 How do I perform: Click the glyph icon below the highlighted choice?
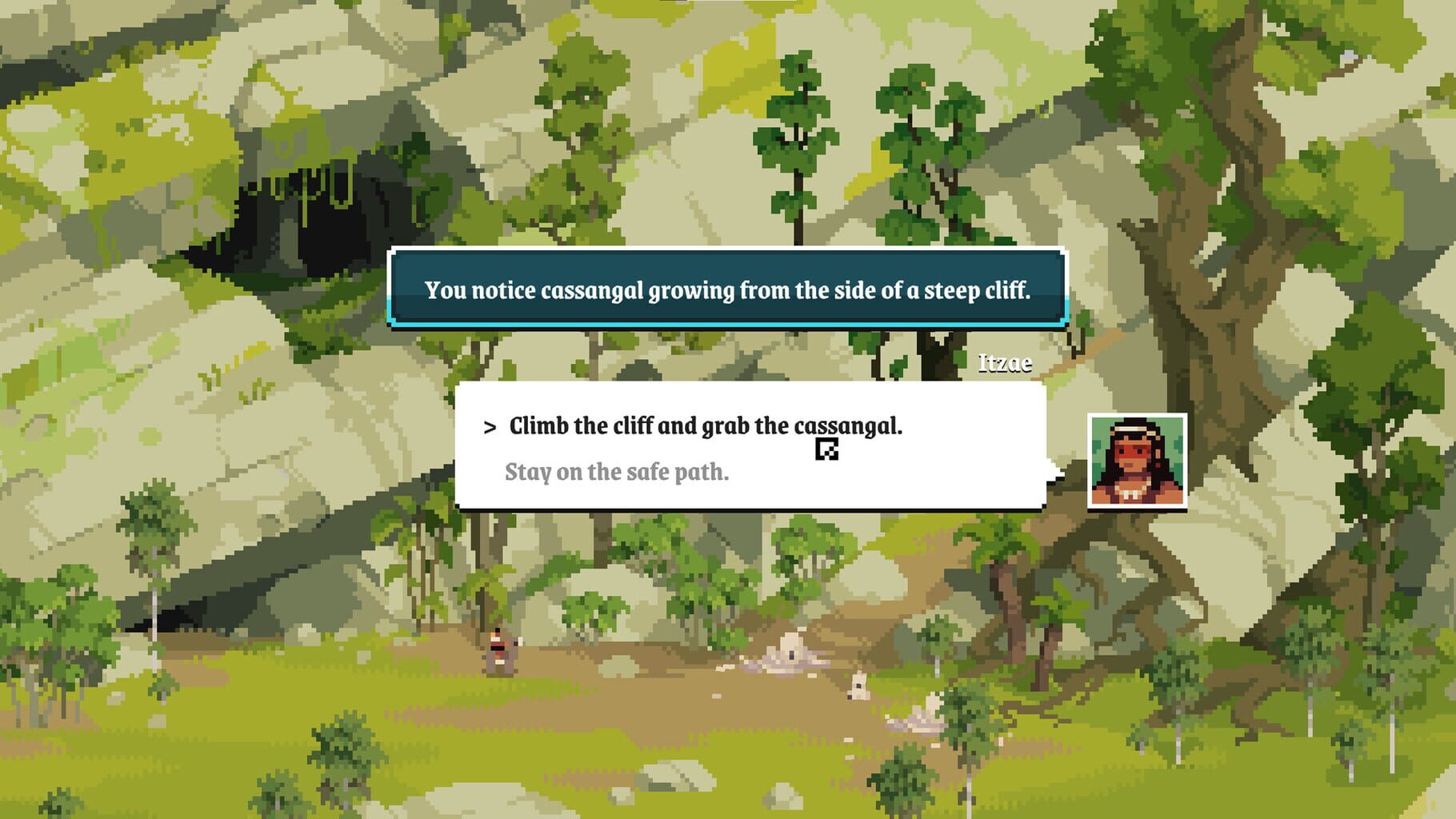825,449
